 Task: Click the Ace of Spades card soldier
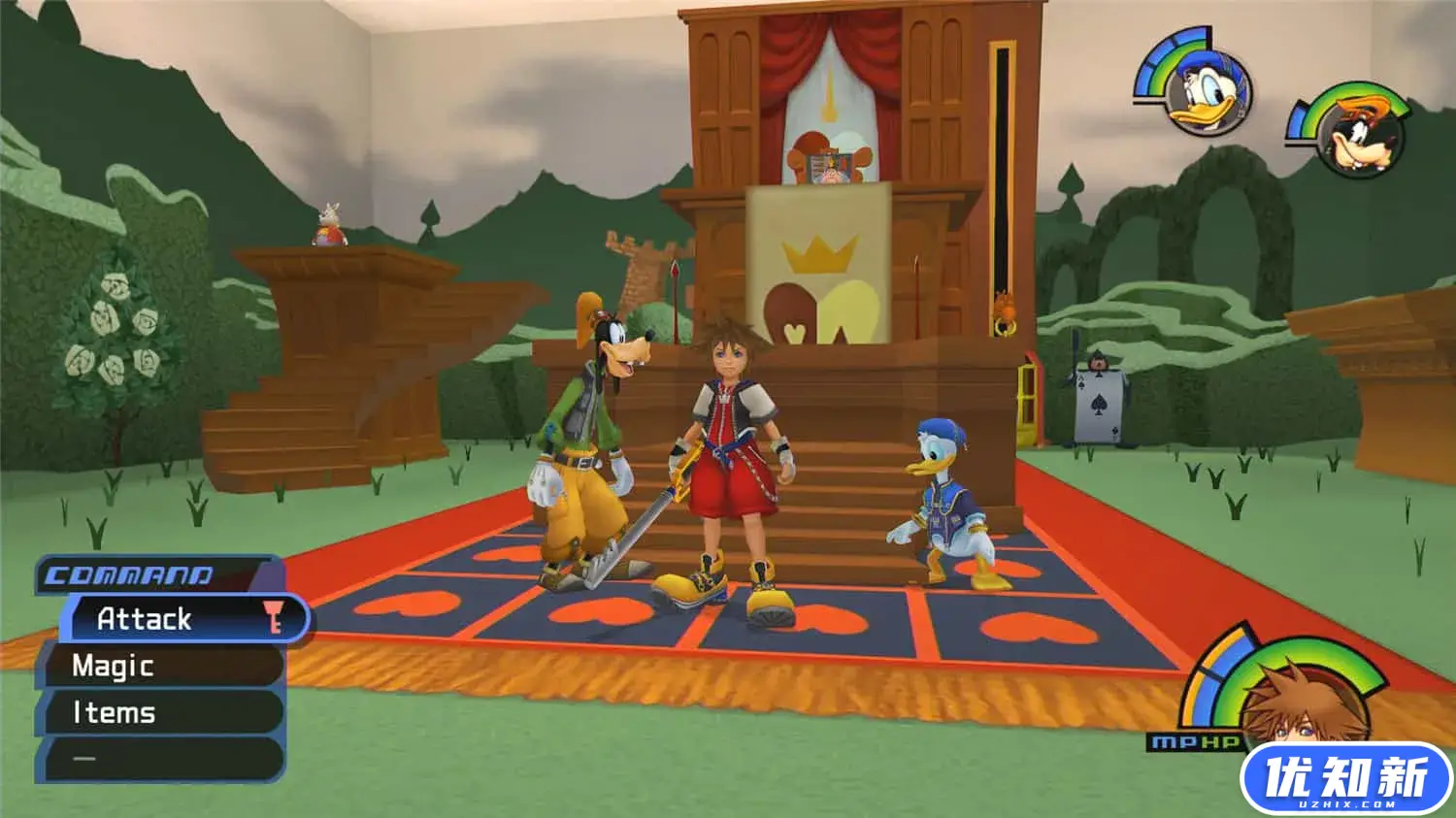point(1097,403)
